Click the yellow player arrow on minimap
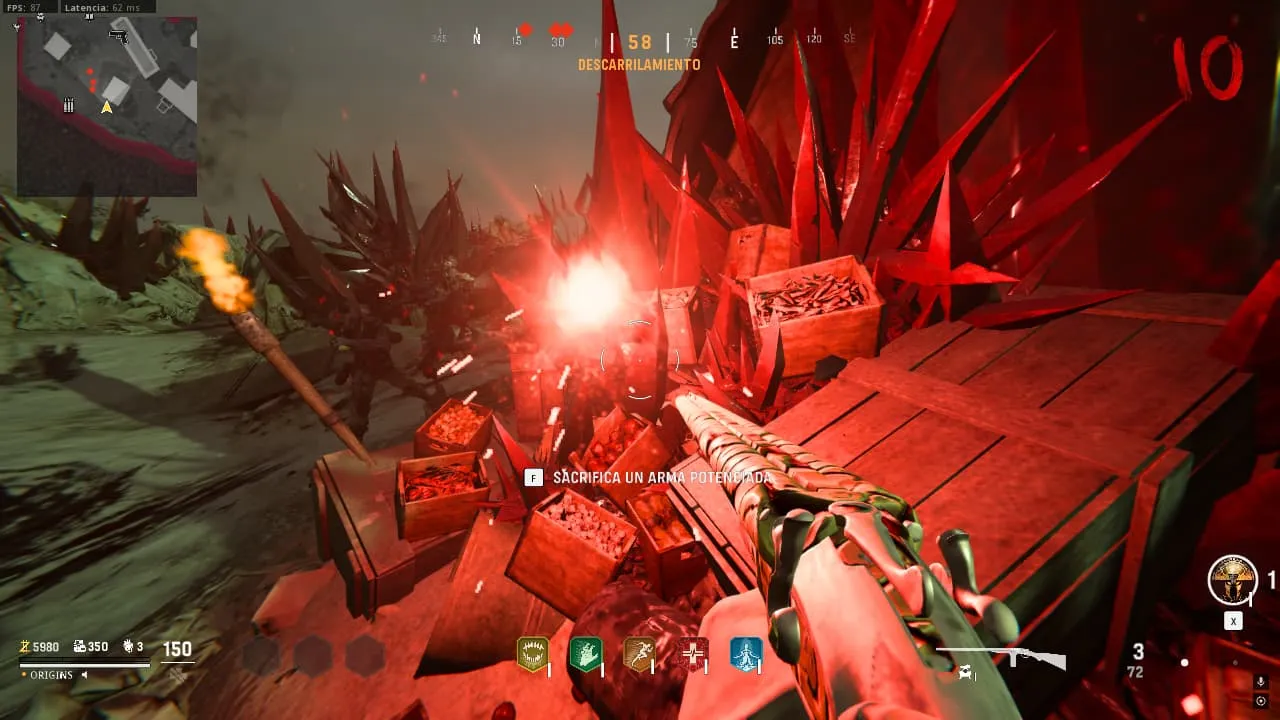This screenshot has height=720, width=1280. (106, 106)
